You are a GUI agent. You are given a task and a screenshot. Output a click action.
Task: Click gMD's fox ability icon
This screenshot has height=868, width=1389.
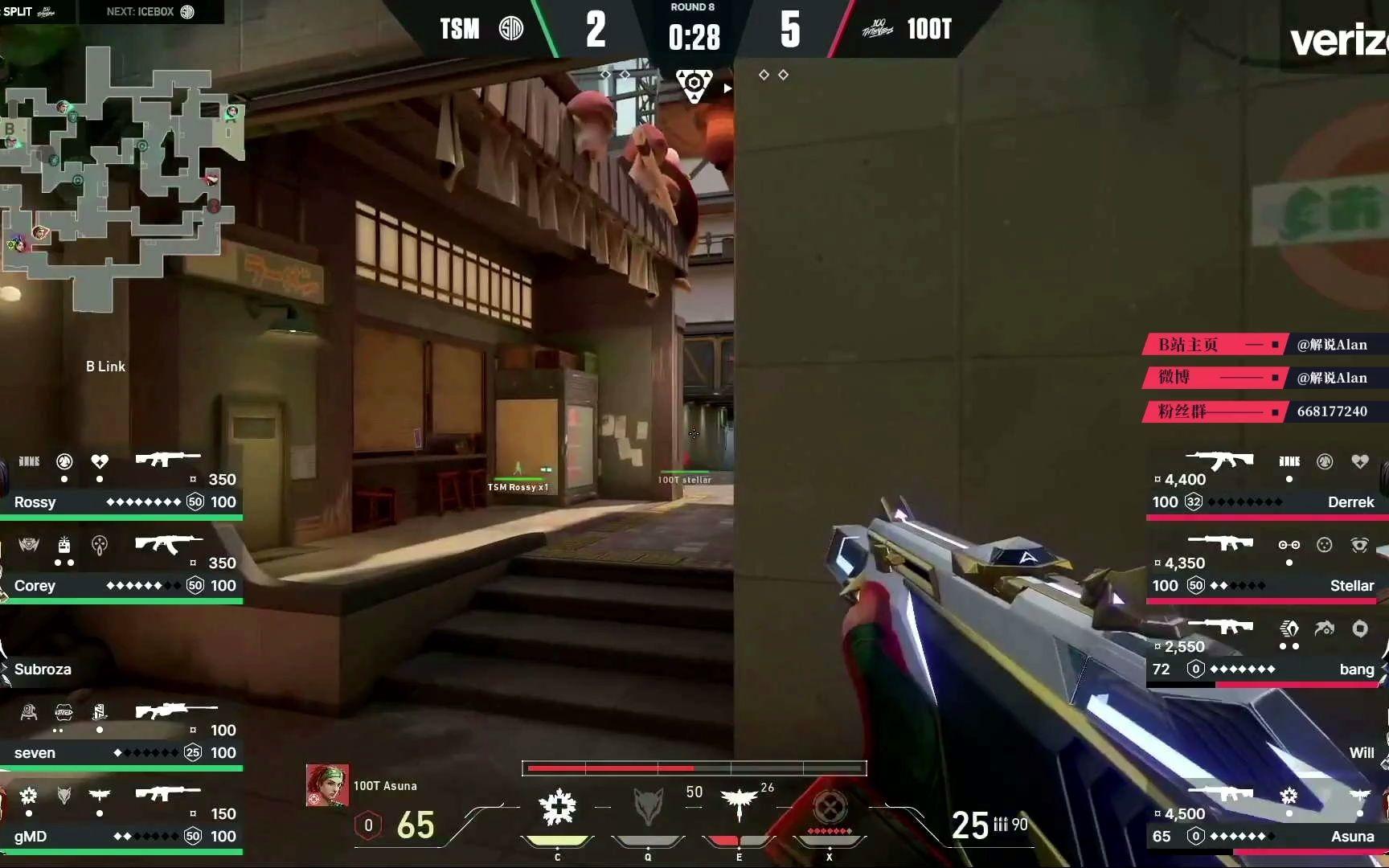click(64, 796)
